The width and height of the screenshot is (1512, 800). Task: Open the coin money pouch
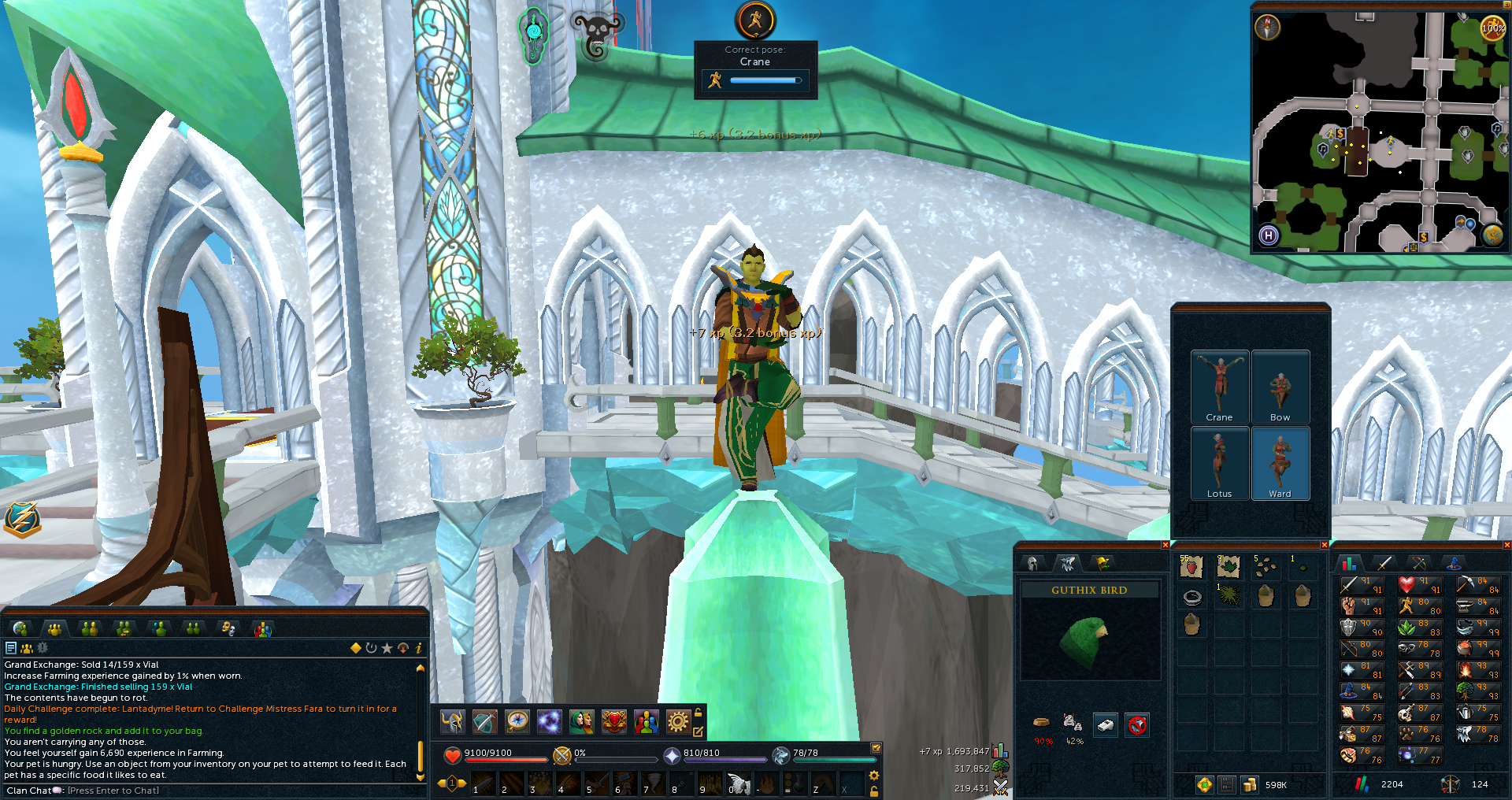[1250, 785]
